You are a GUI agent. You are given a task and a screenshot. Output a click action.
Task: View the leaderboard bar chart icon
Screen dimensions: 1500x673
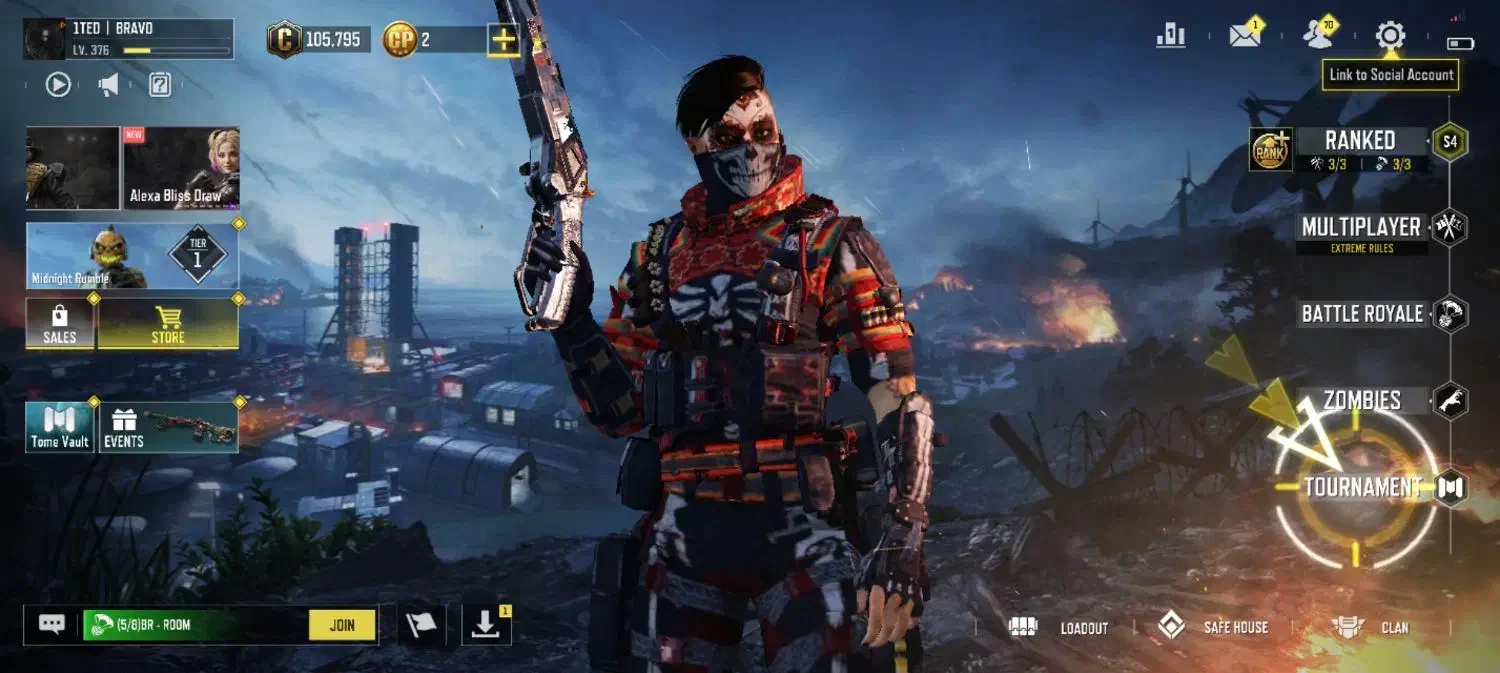tap(1170, 36)
